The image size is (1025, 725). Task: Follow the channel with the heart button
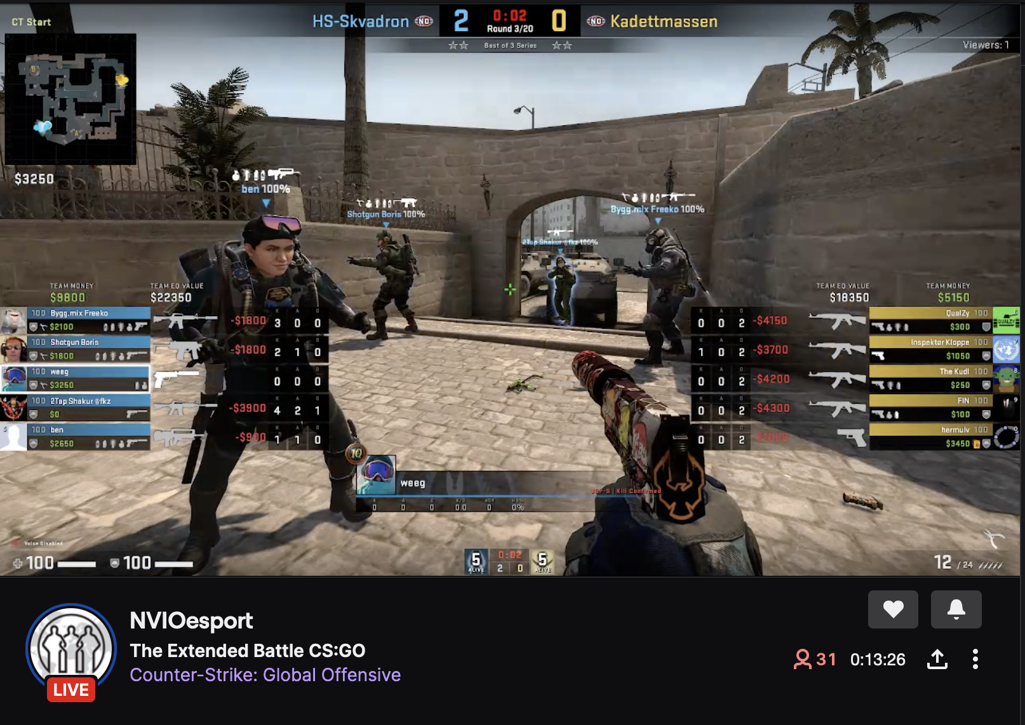[x=893, y=609]
